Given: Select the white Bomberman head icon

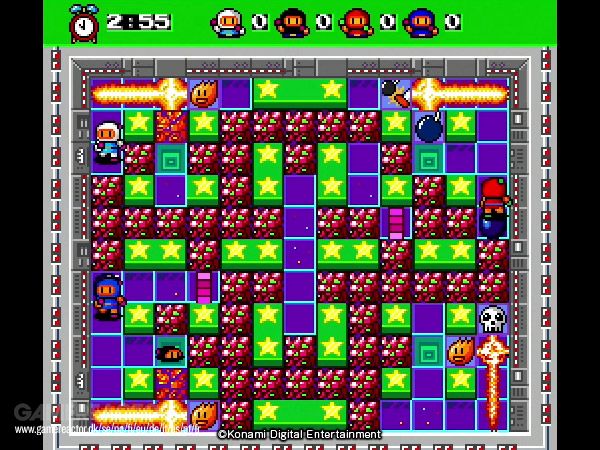Looking at the screenshot, I should [229, 22].
